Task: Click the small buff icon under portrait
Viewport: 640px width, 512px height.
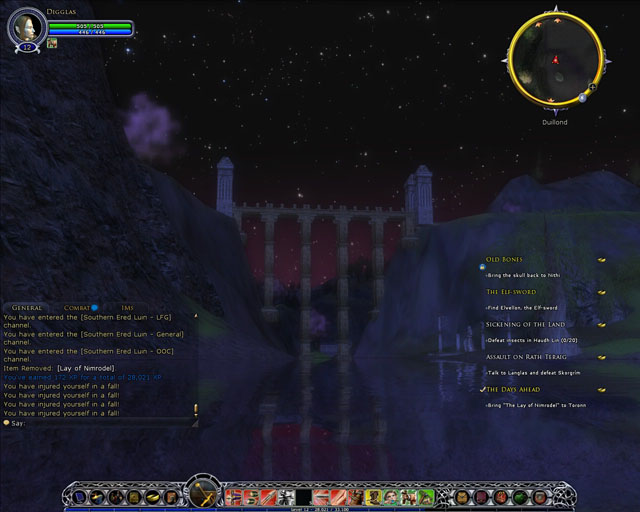Action: pos(51,43)
